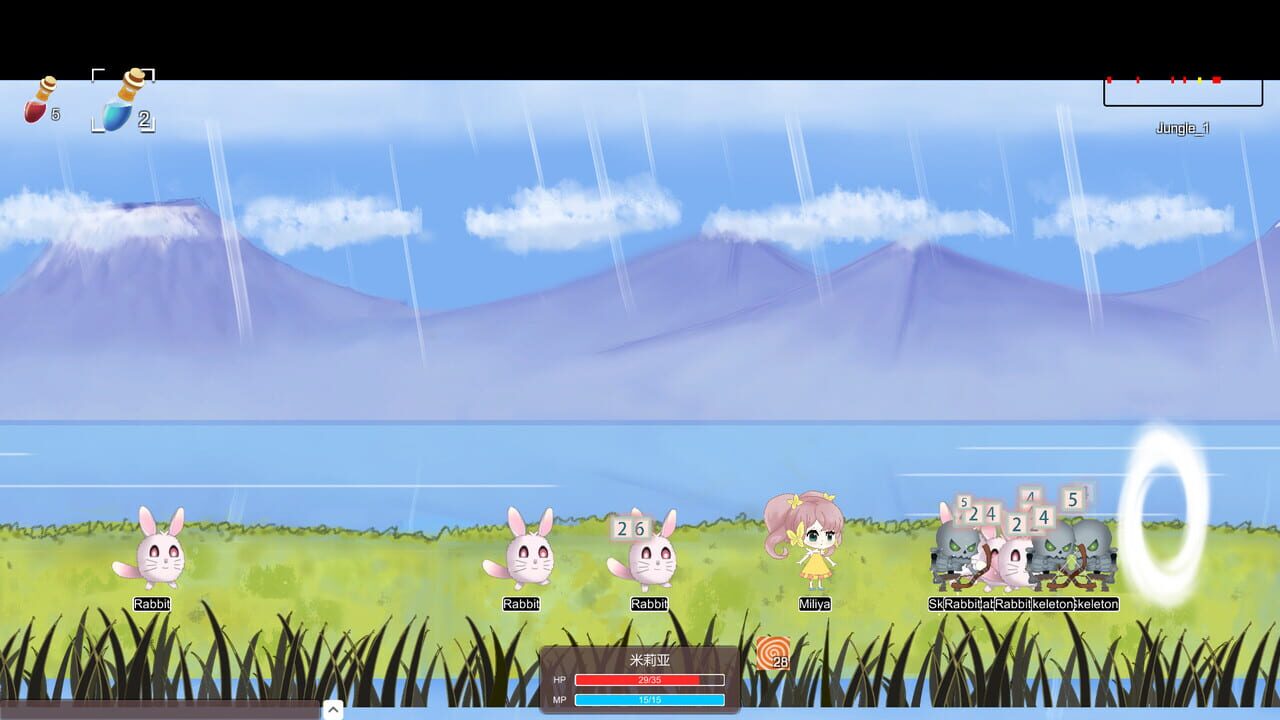Click the Jungle_1 map label
The image size is (1280, 720).
[x=1183, y=127]
